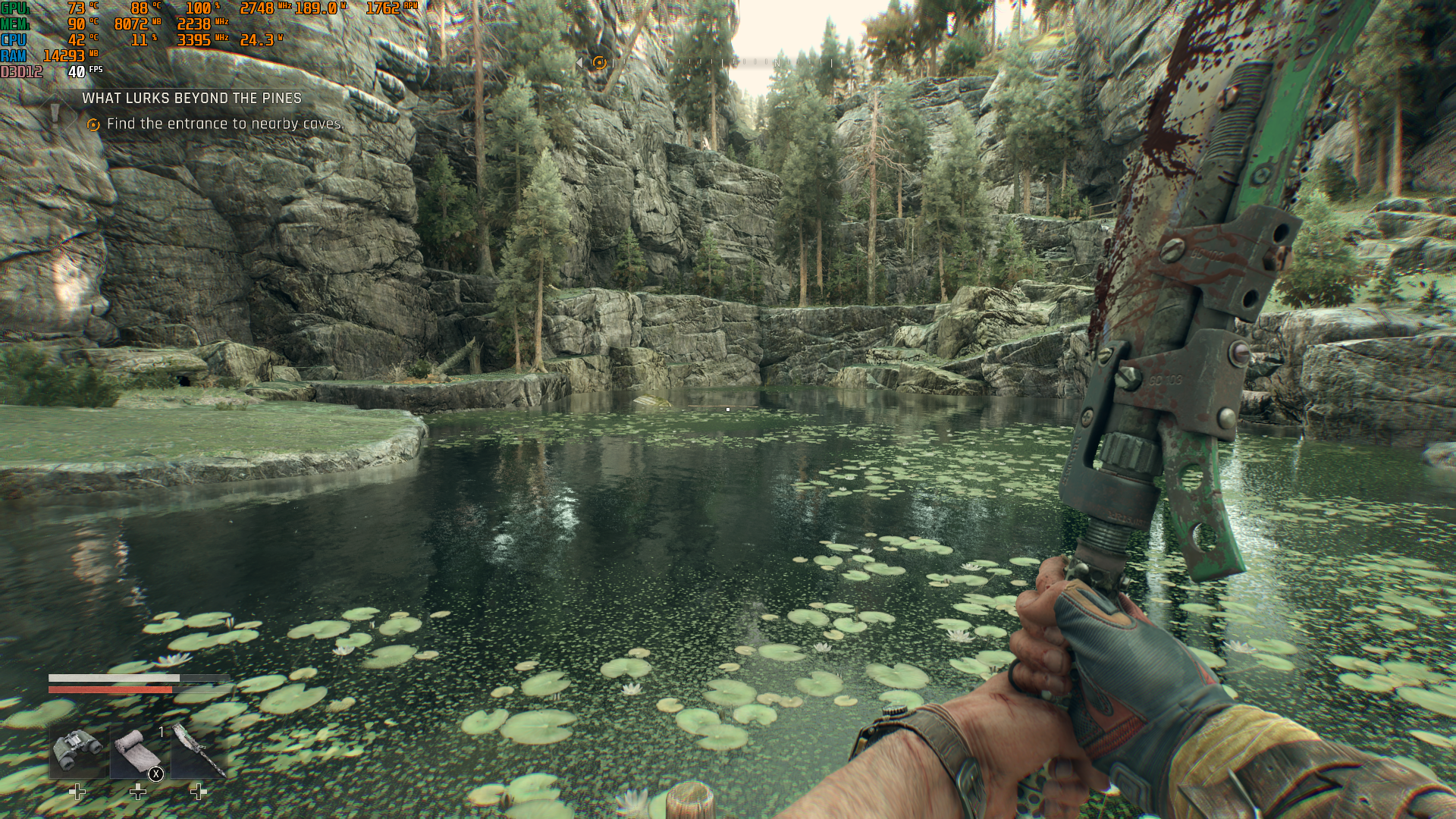This screenshot has width=1456, height=819.
Task: Select the binoculars hotbar slot
Action: click(78, 749)
